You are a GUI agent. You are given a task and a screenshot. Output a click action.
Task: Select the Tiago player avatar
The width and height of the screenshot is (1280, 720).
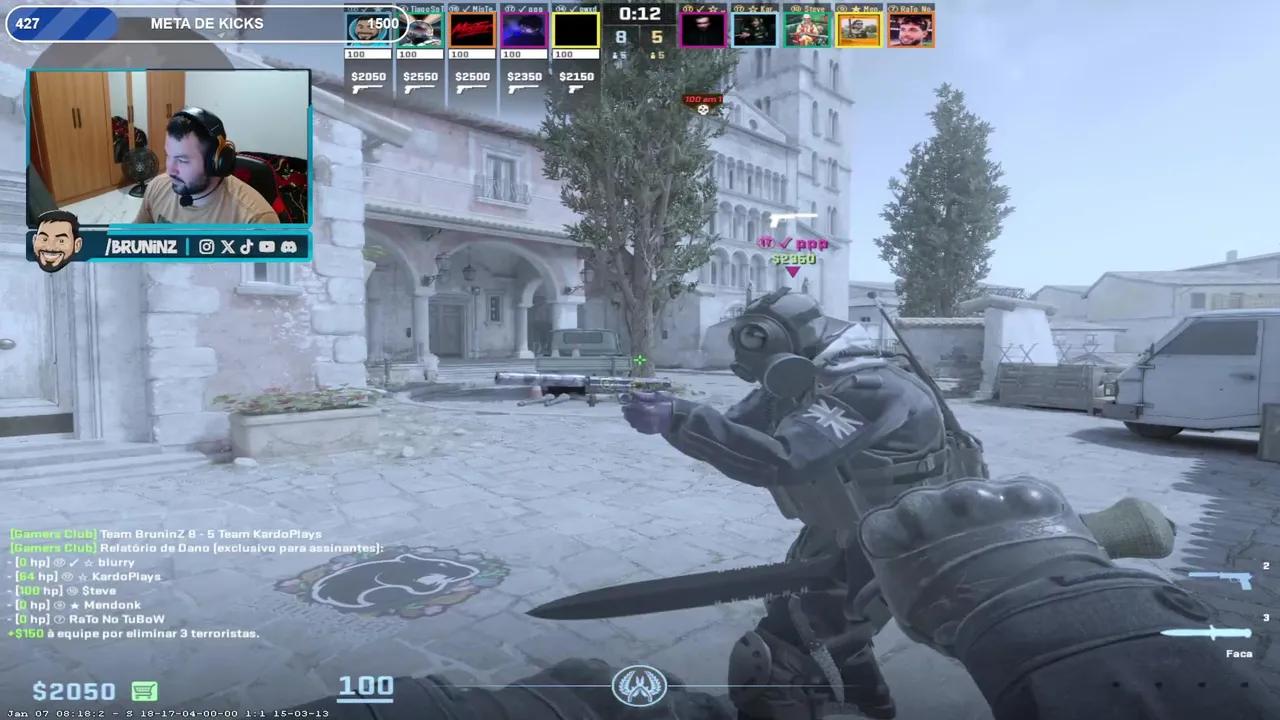click(x=420, y=30)
